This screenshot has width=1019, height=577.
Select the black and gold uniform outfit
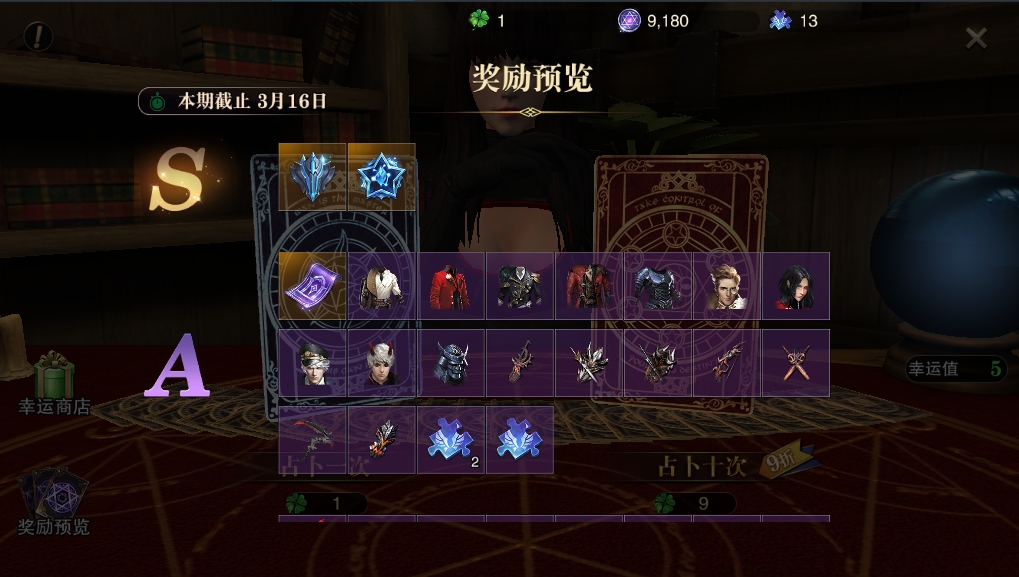[520, 286]
